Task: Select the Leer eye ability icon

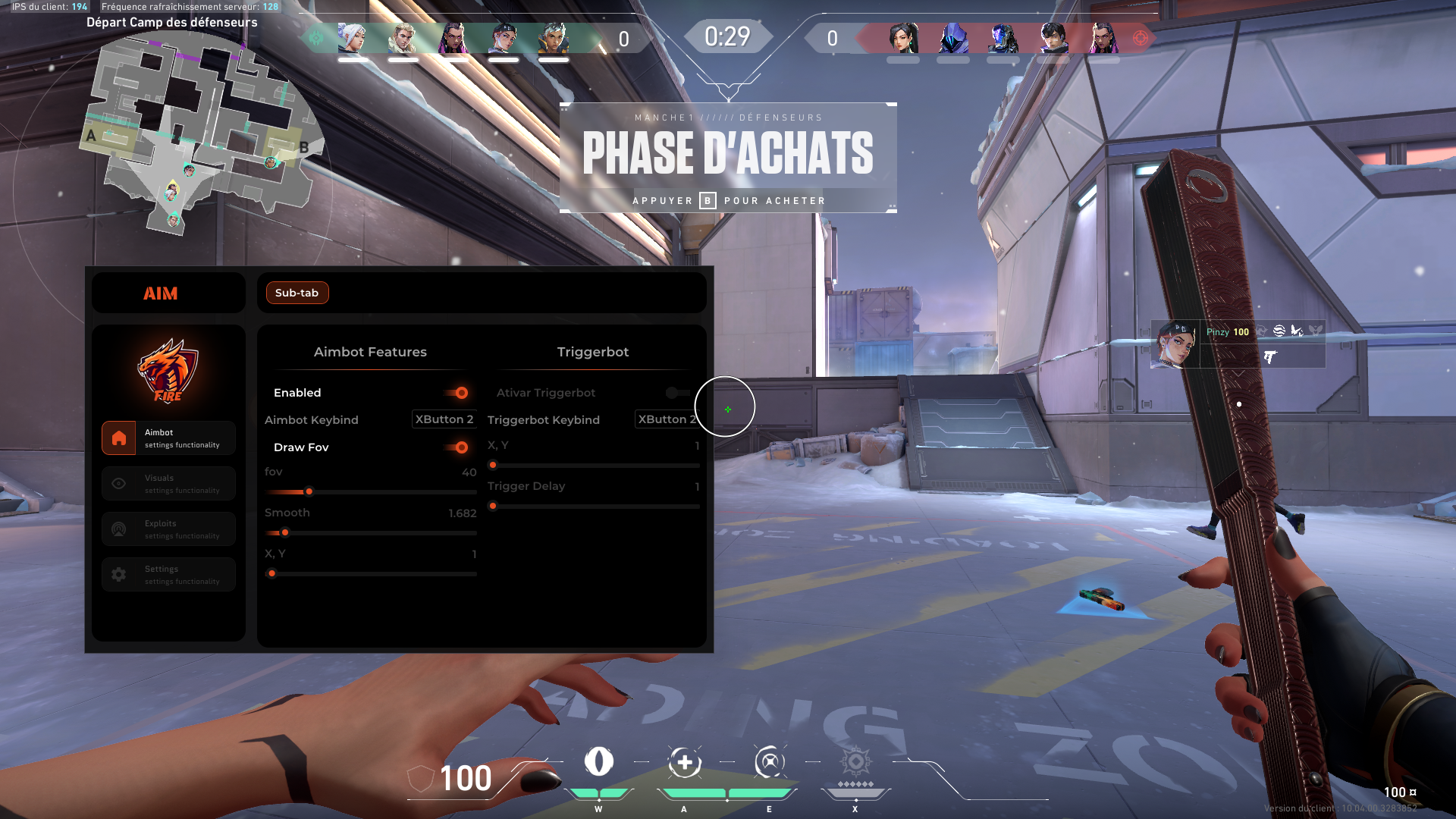Action: (x=598, y=761)
